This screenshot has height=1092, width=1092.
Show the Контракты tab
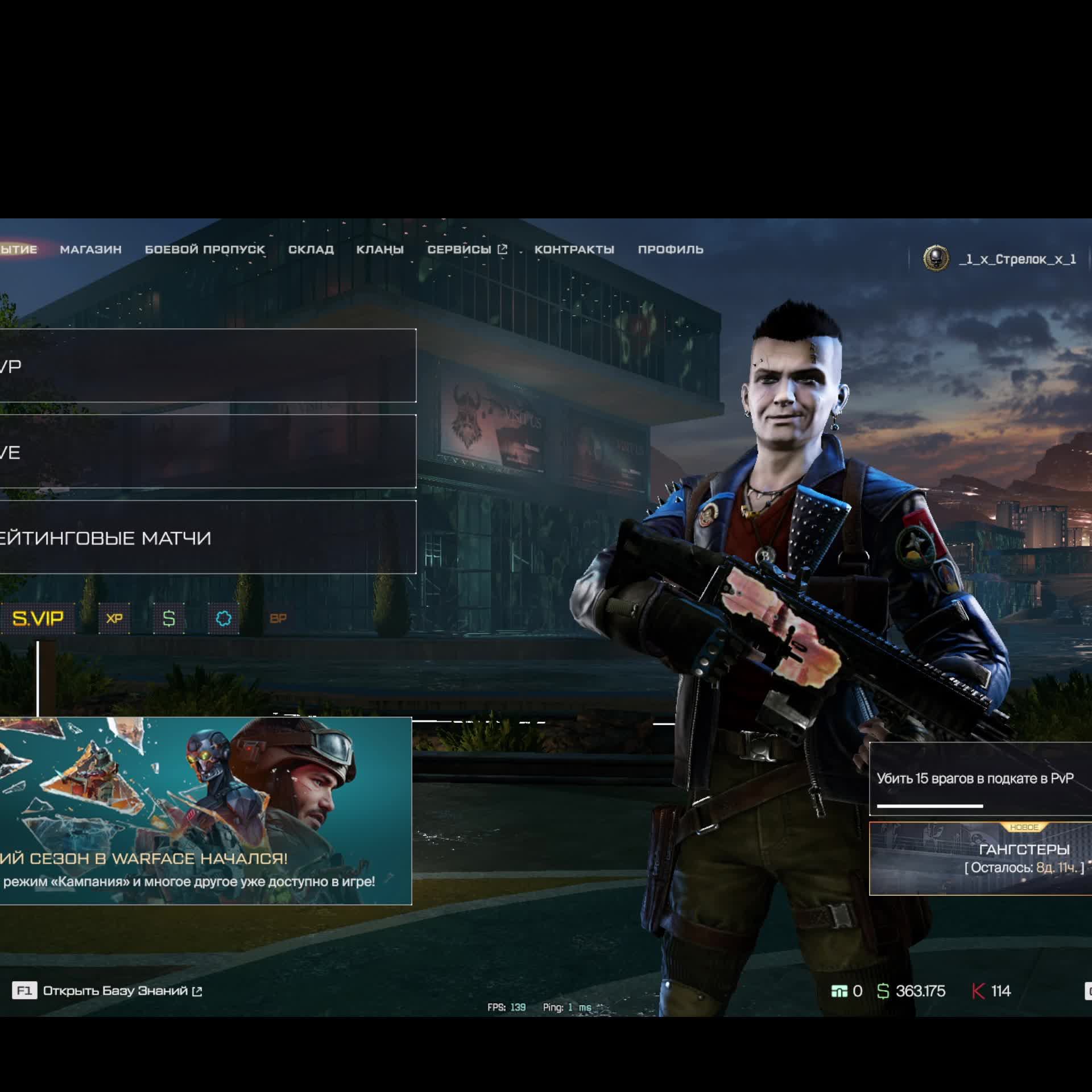click(x=574, y=250)
